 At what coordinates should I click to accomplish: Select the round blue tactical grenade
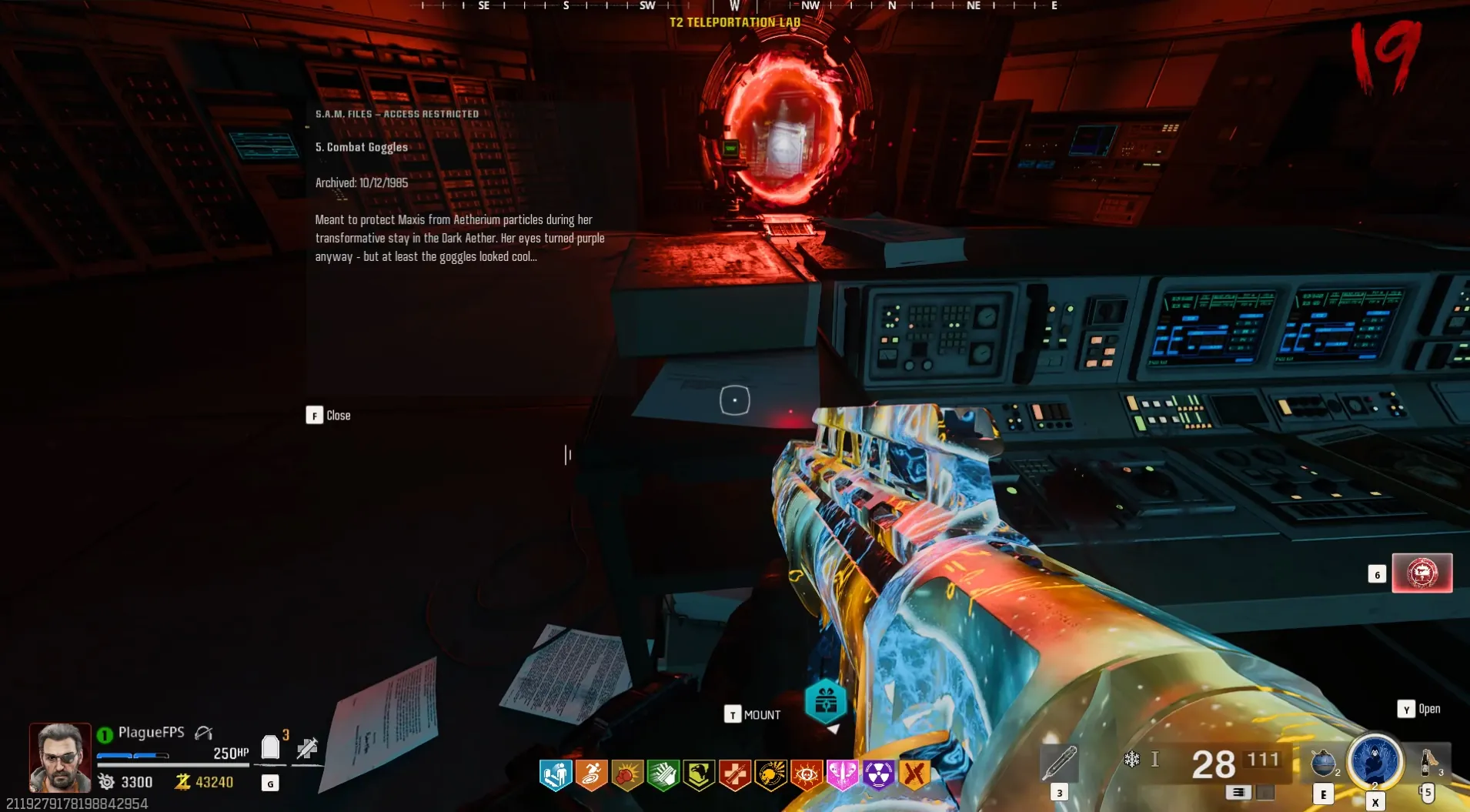pyautogui.click(x=1323, y=762)
